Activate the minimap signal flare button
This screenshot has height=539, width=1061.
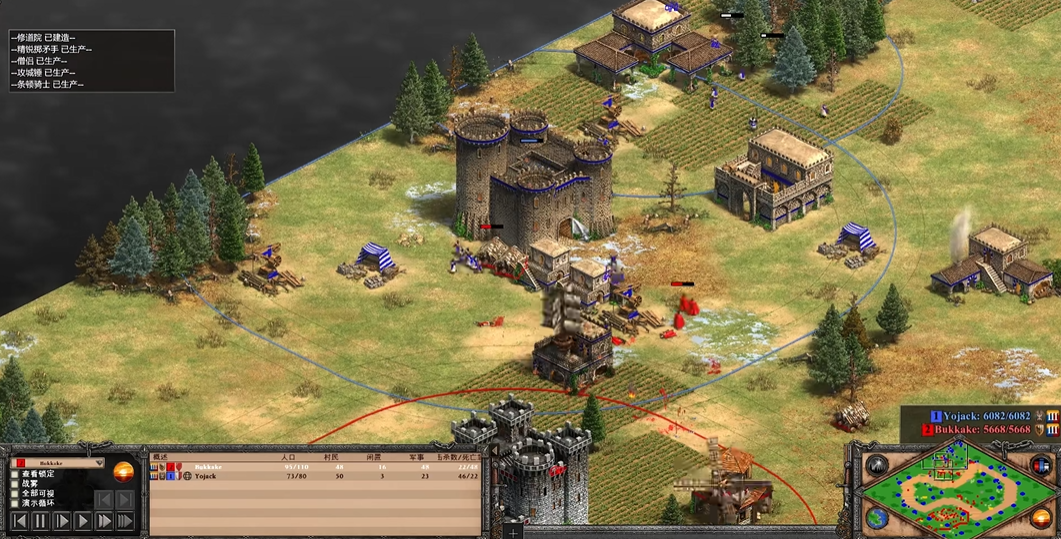pos(877,464)
